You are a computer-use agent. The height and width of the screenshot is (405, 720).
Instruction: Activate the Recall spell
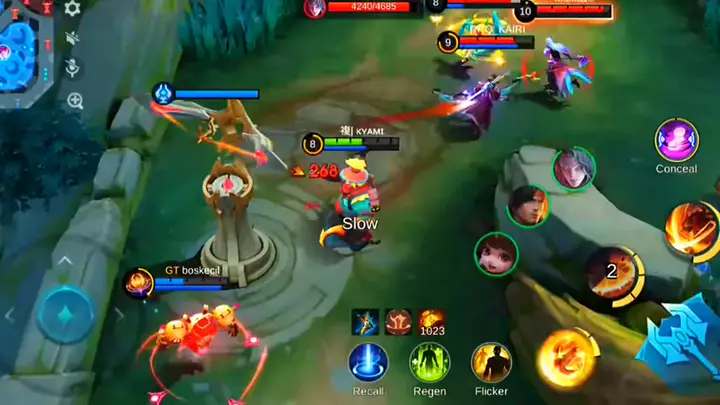coord(368,362)
